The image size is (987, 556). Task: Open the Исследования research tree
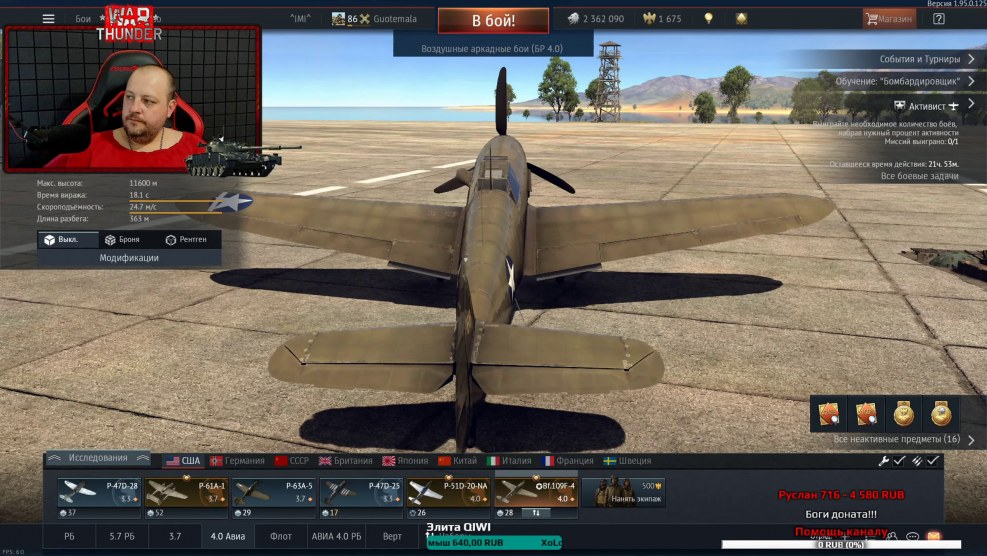(98, 459)
